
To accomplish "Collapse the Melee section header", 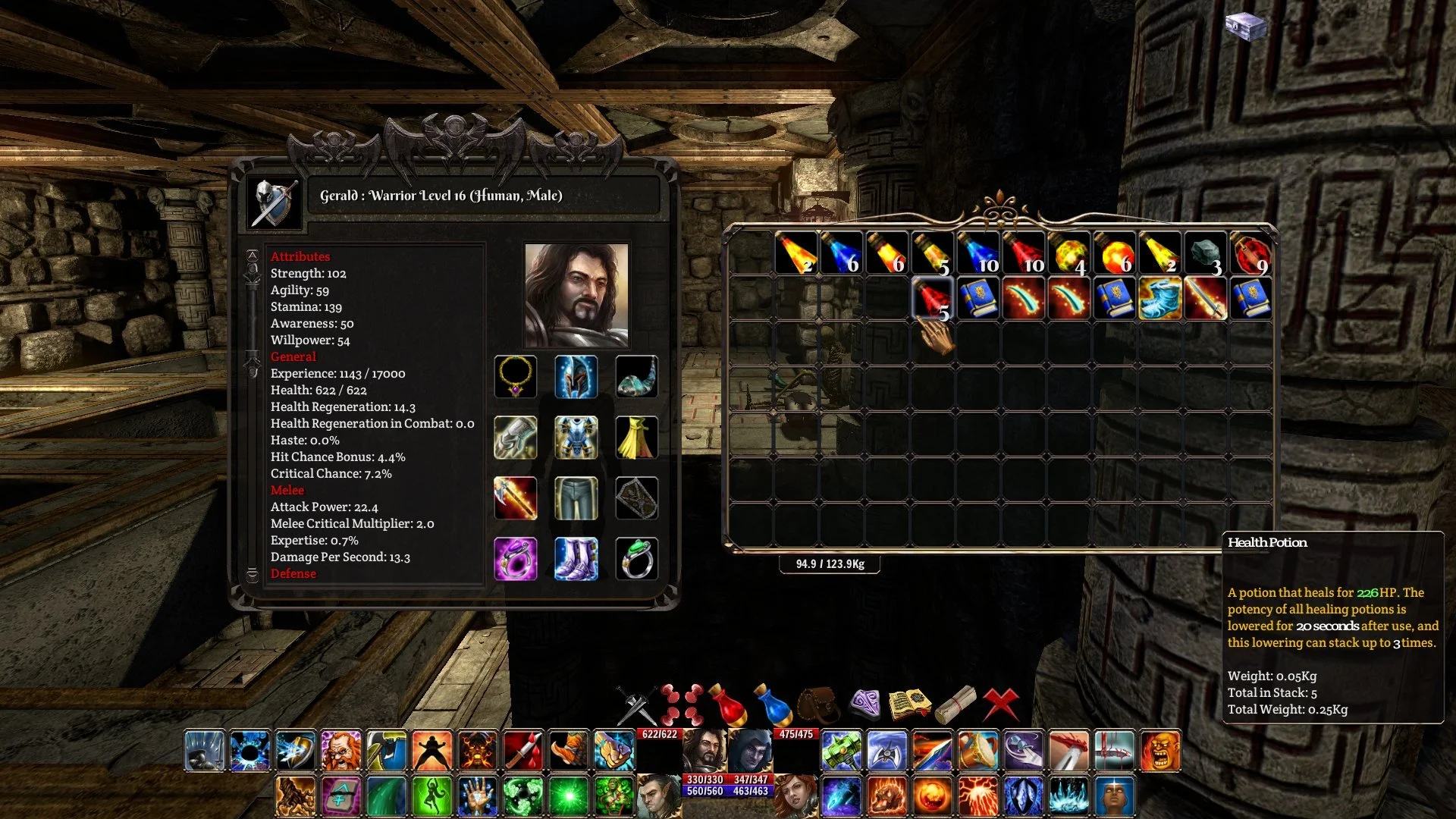I will click(x=287, y=490).
